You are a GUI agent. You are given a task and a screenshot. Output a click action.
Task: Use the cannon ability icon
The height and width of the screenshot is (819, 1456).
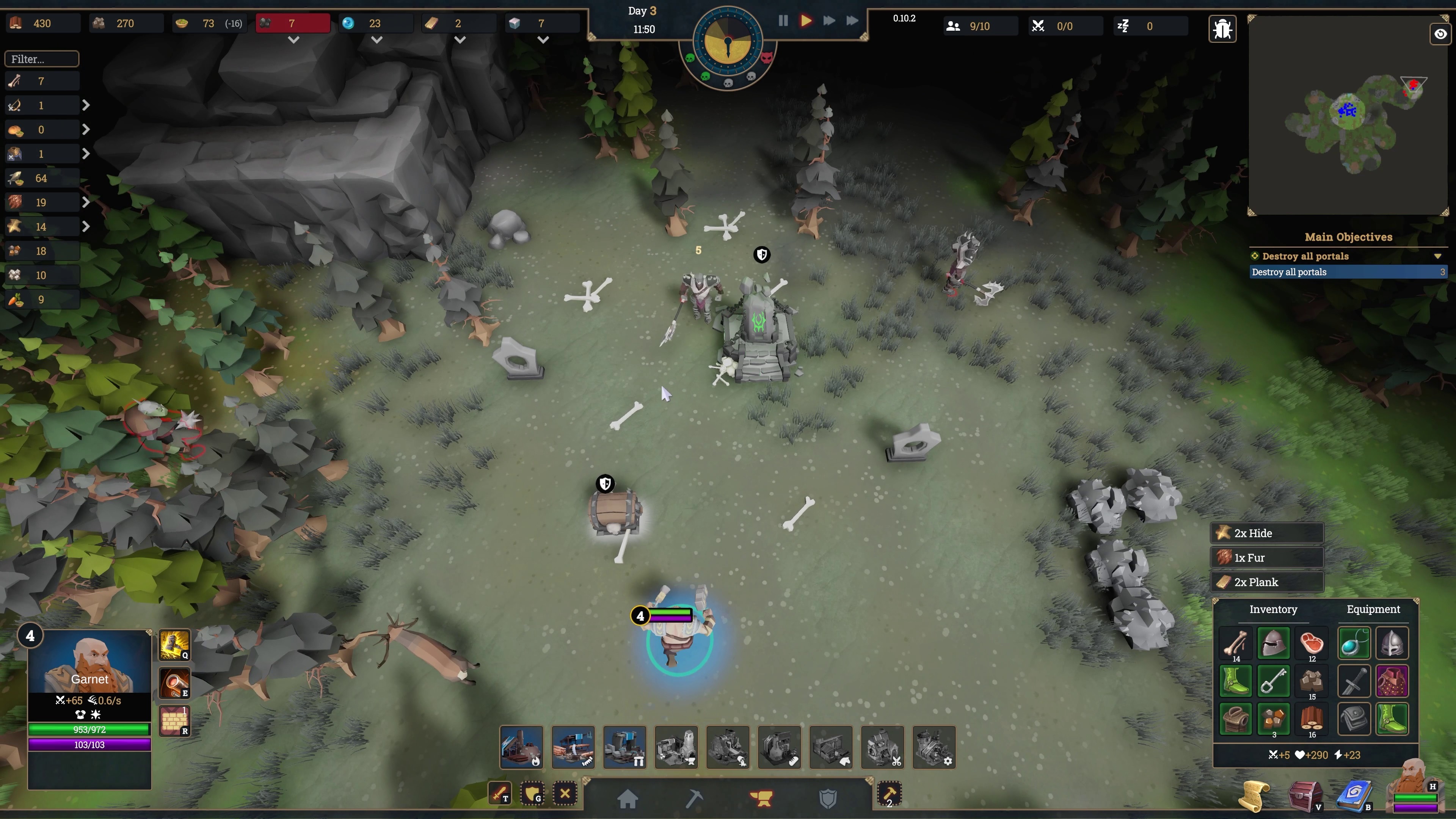point(174,683)
